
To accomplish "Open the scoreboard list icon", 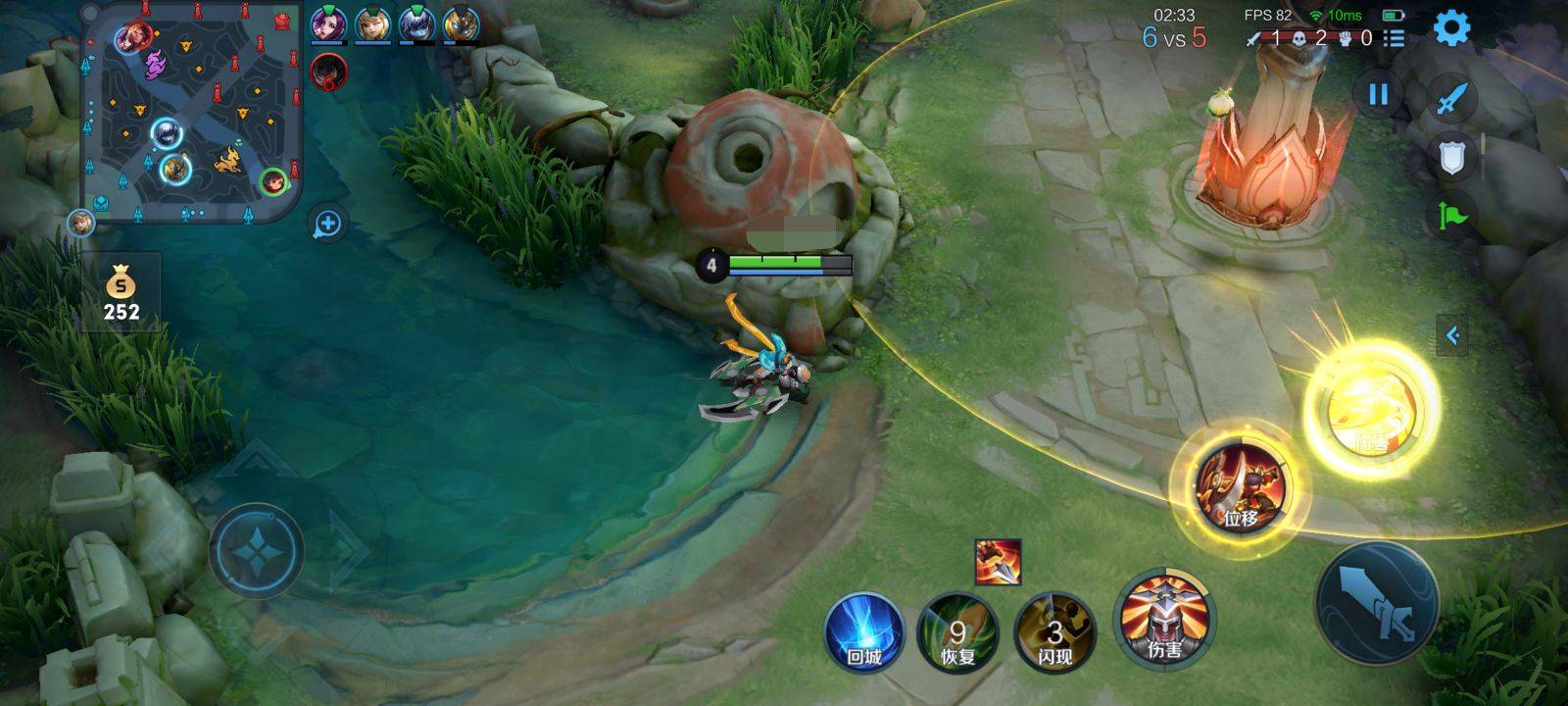I will pyautogui.click(x=1394, y=38).
